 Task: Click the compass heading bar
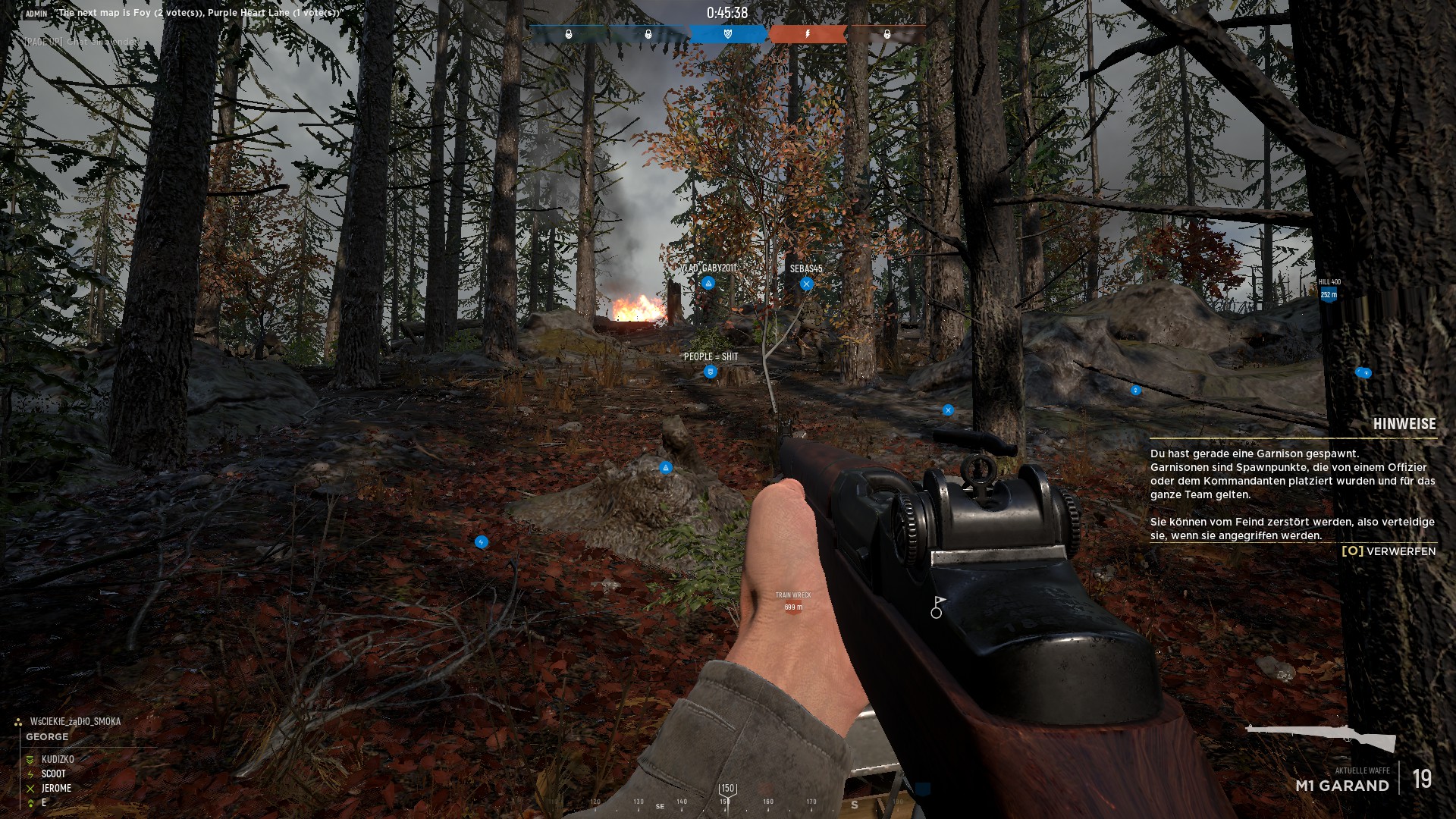(728, 801)
